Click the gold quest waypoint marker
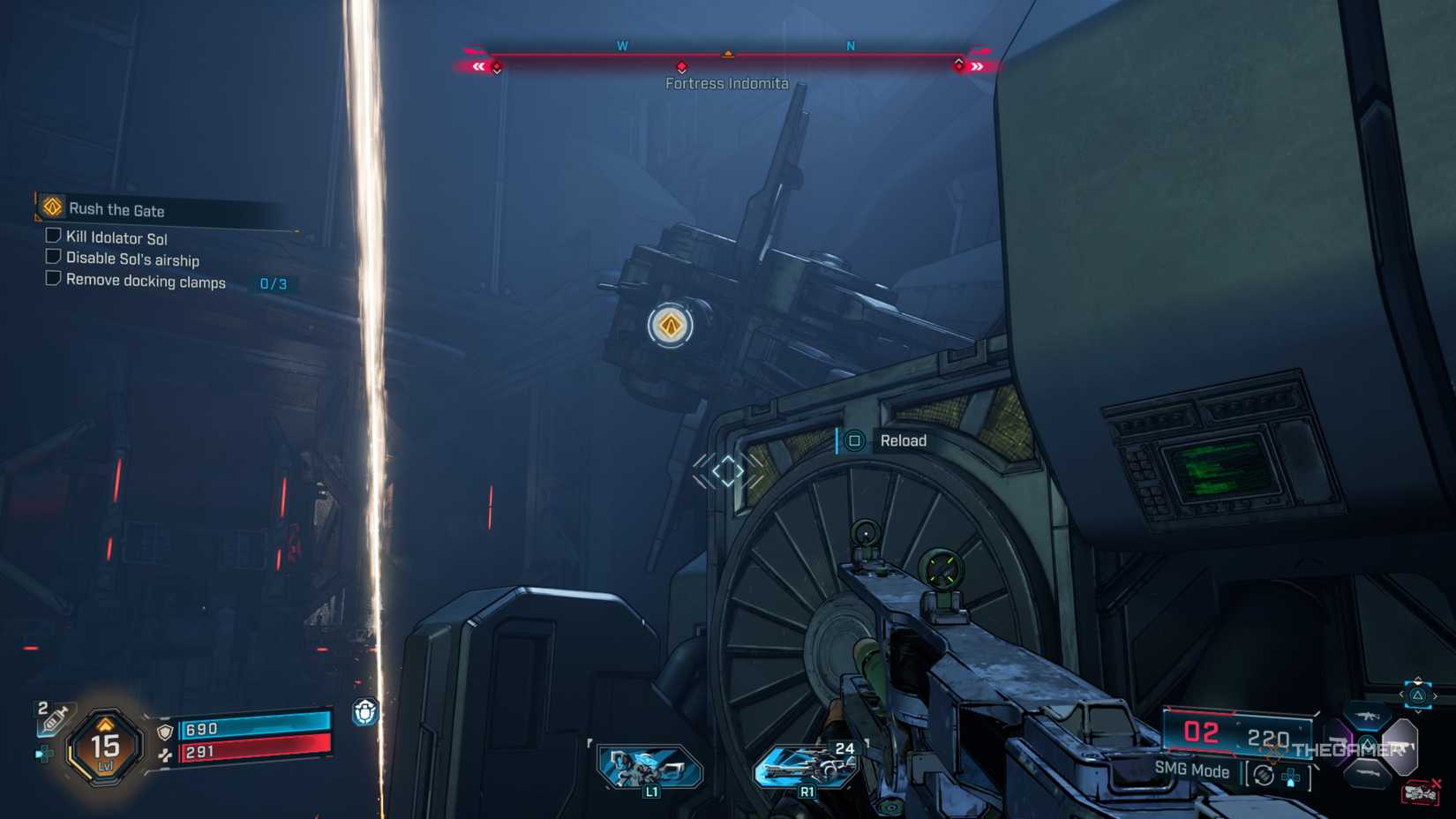This screenshot has height=819, width=1456. pos(671,326)
